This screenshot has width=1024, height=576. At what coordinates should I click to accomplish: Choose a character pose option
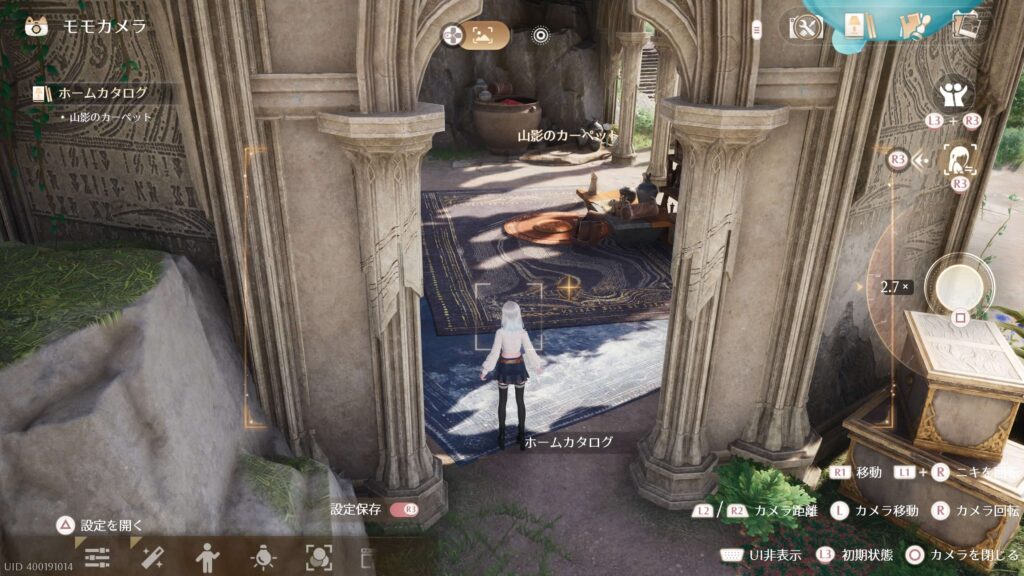point(209,558)
